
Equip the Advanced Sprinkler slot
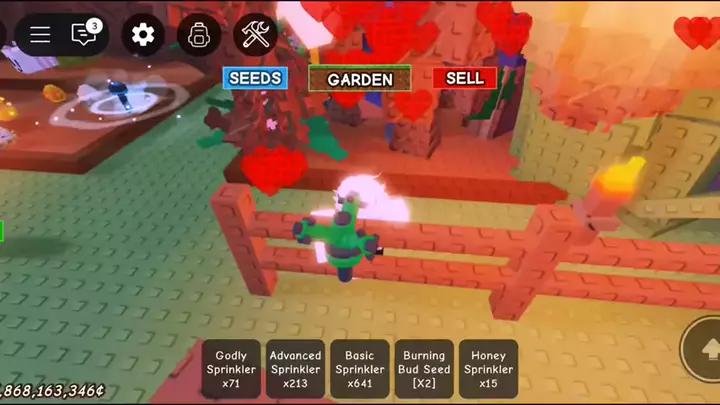pyautogui.click(x=295, y=369)
